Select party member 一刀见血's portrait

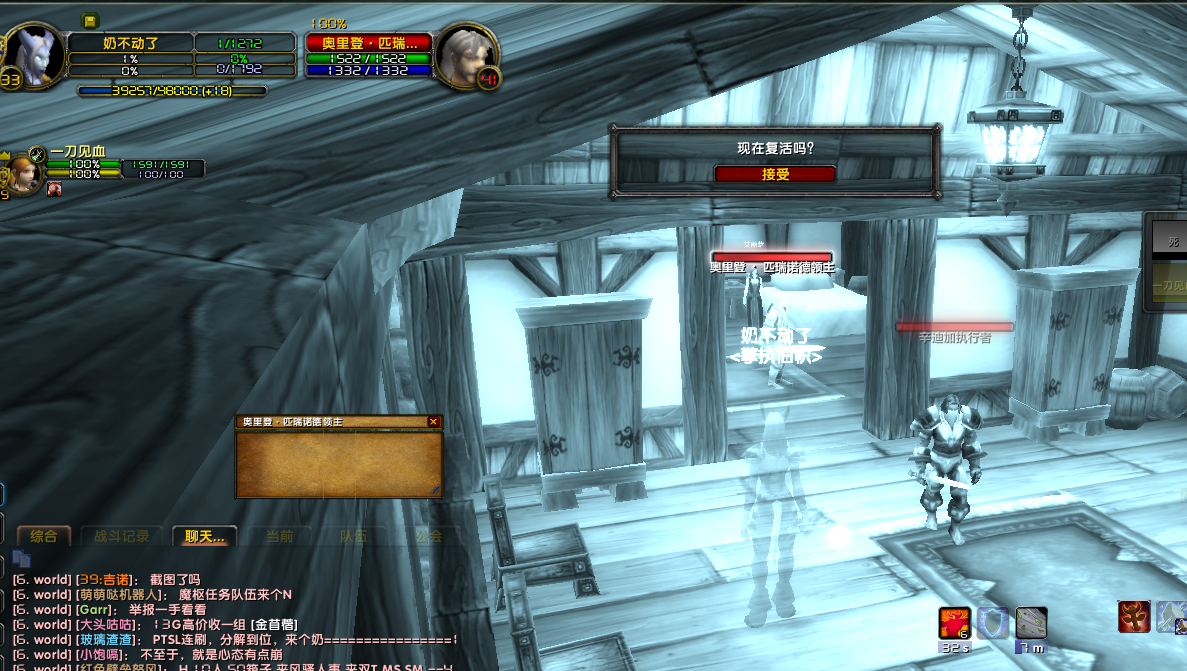pos(24,175)
